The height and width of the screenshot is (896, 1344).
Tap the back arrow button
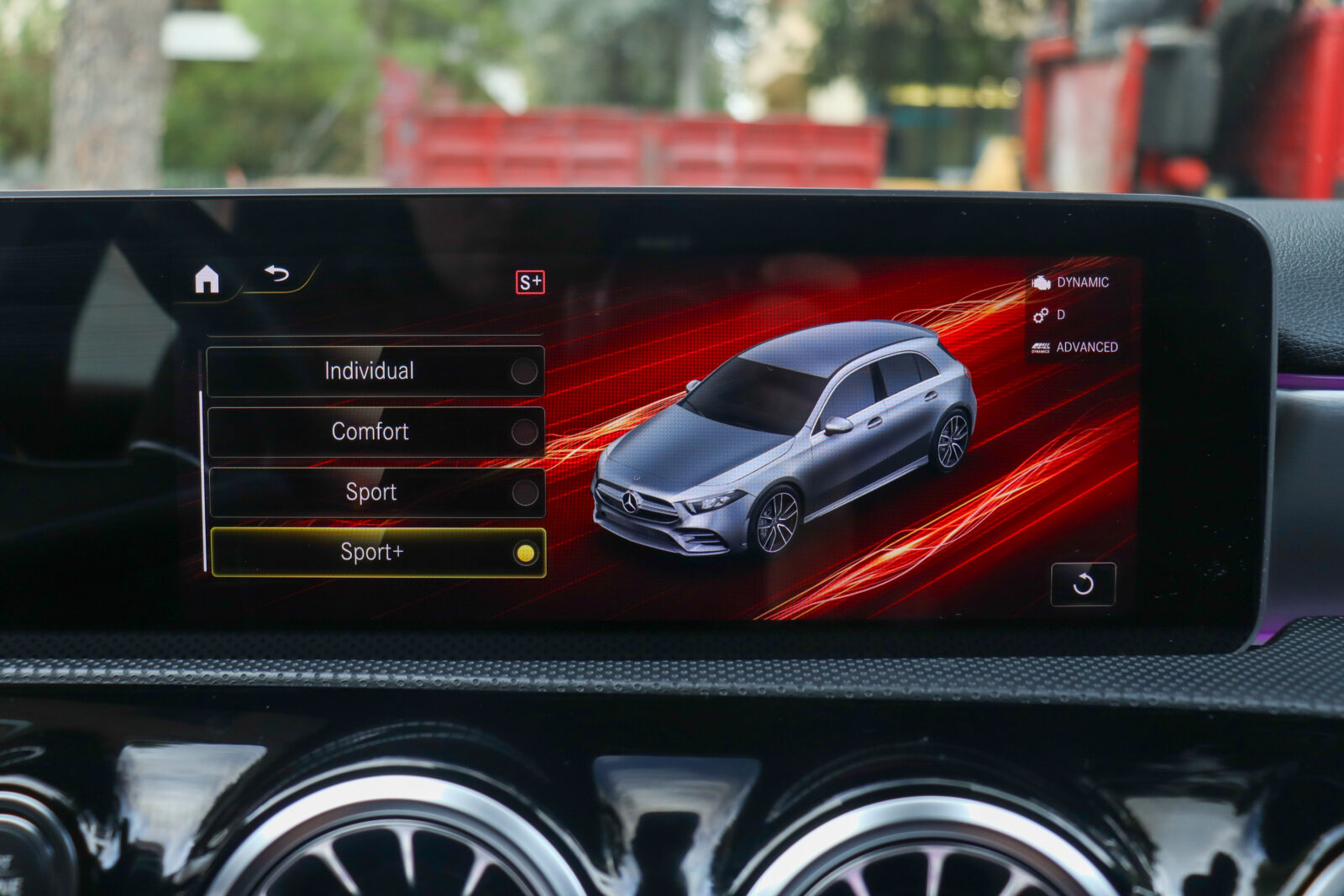tap(277, 274)
